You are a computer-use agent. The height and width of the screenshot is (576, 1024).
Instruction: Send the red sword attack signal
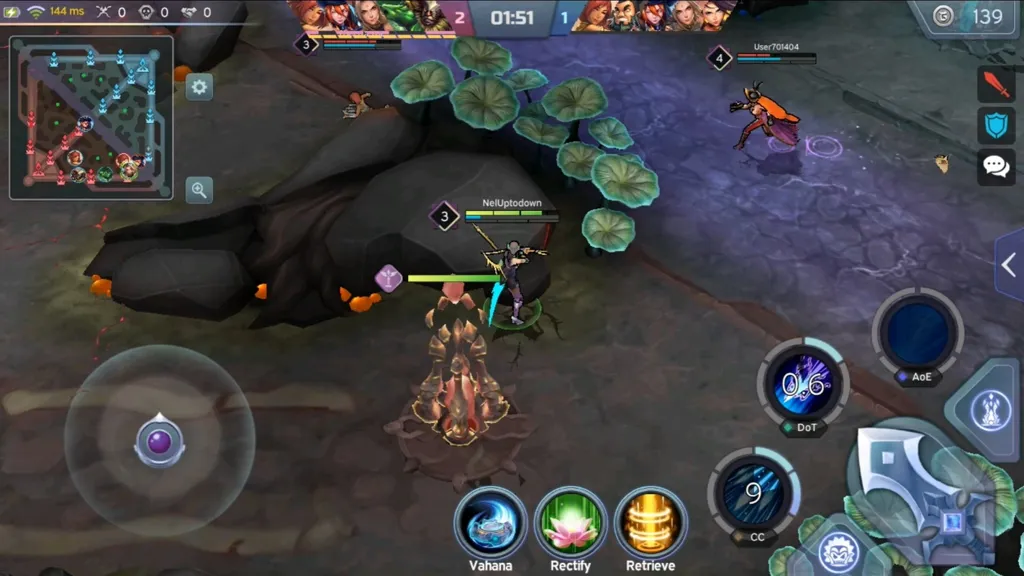click(x=996, y=84)
